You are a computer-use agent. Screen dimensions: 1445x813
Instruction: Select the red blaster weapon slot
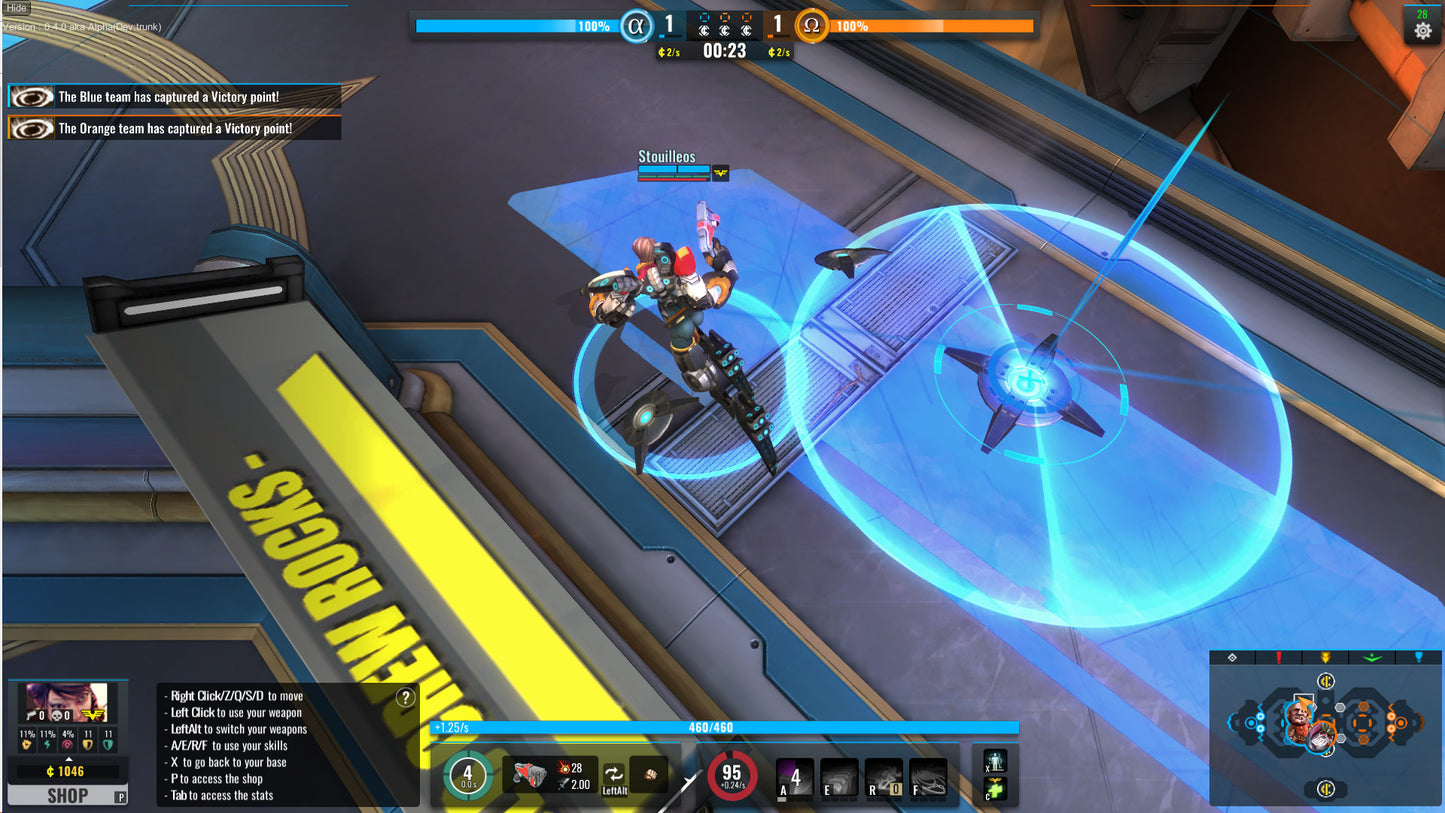(x=531, y=775)
